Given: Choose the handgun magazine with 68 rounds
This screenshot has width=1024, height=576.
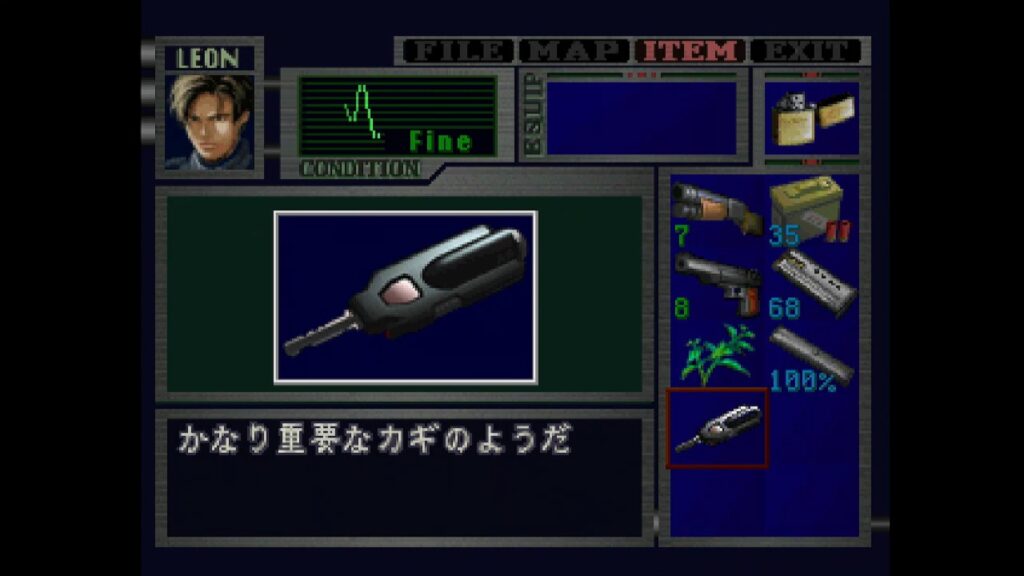Looking at the screenshot, I should (812, 283).
